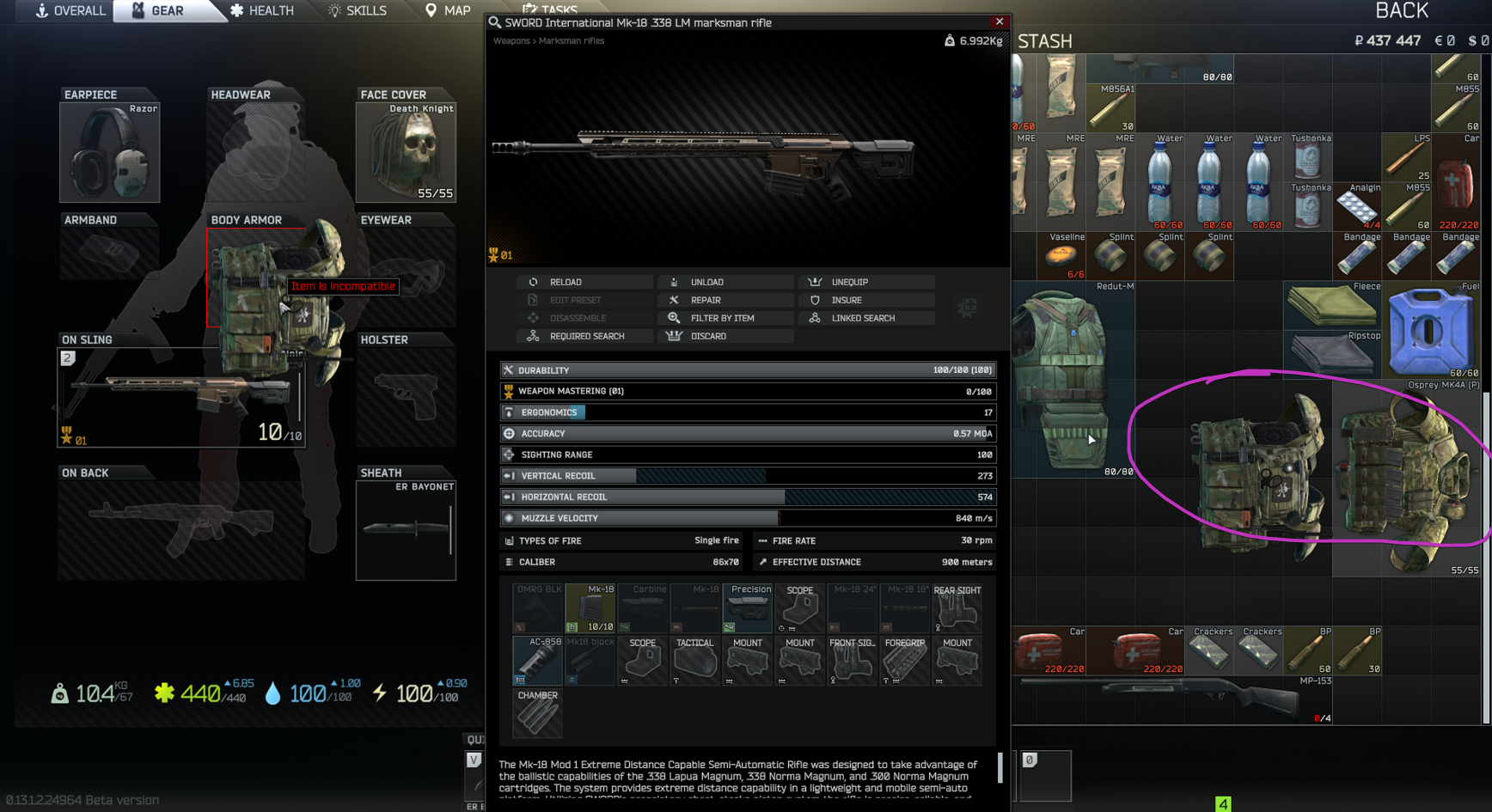Switch to the Overall tab

click(70, 11)
